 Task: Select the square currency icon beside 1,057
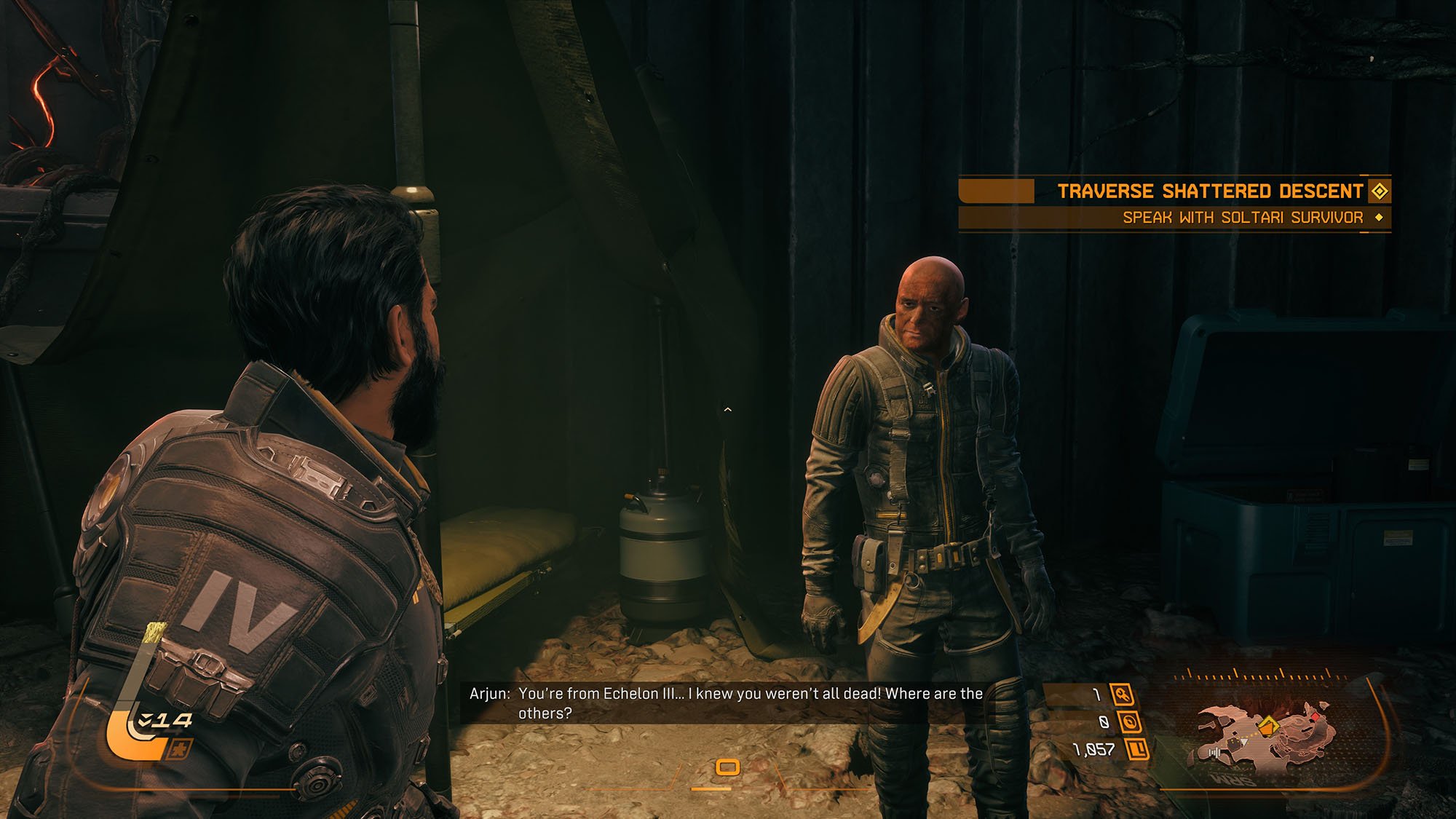(x=1137, y=748)
